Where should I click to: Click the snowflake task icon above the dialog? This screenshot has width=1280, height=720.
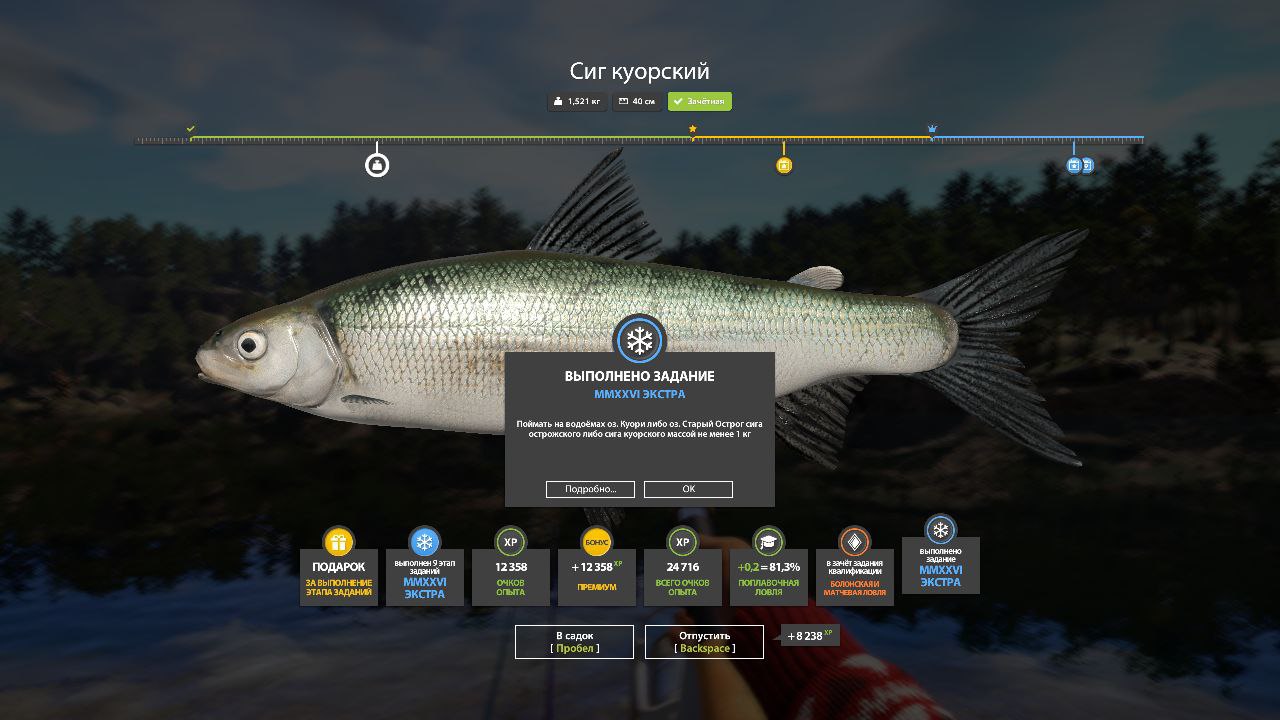click(x=639, y=341)
